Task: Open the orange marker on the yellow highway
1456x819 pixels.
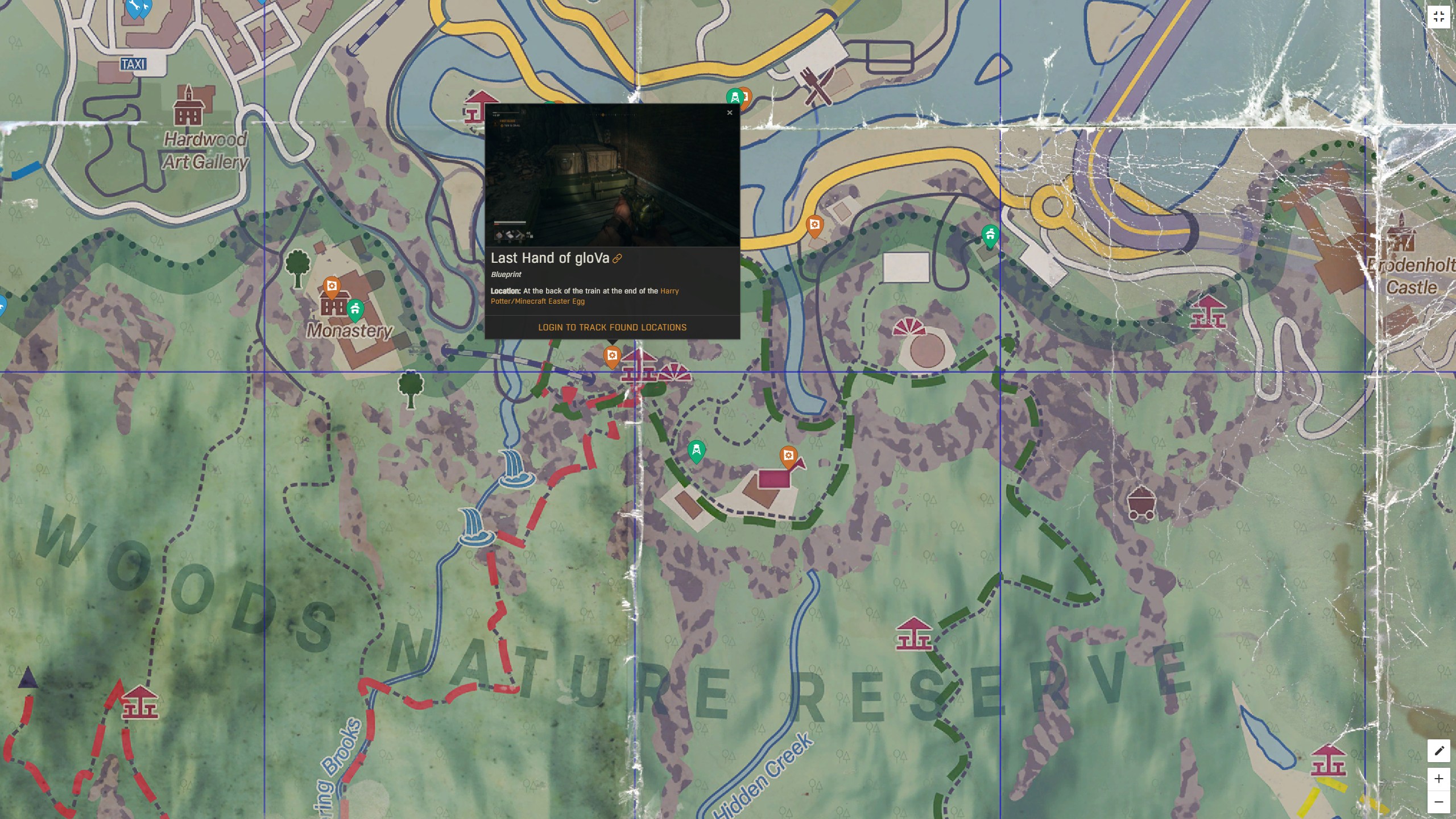Action: pyautogui.click(x=814, y=225)
